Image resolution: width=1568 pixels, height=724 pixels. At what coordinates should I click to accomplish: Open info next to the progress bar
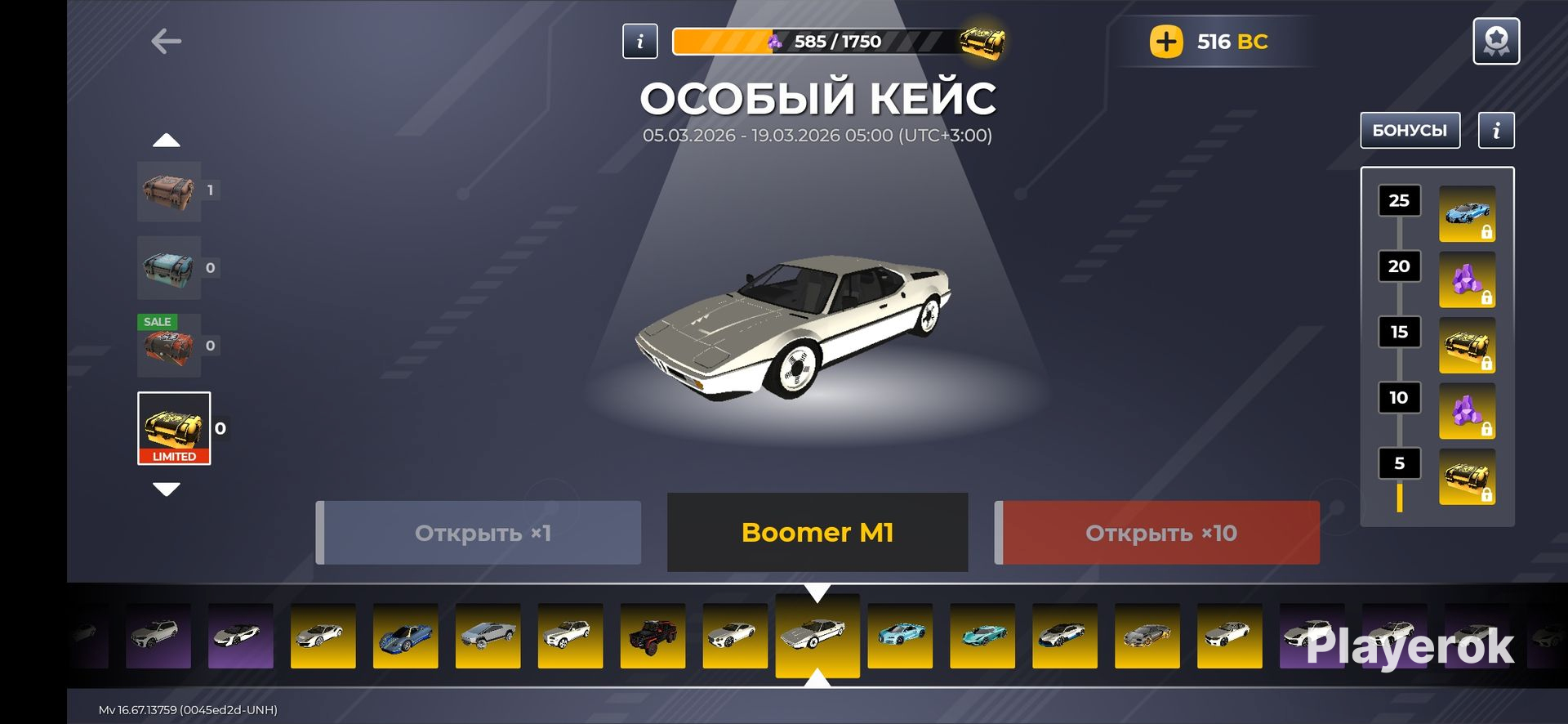[x=639, y=41]
